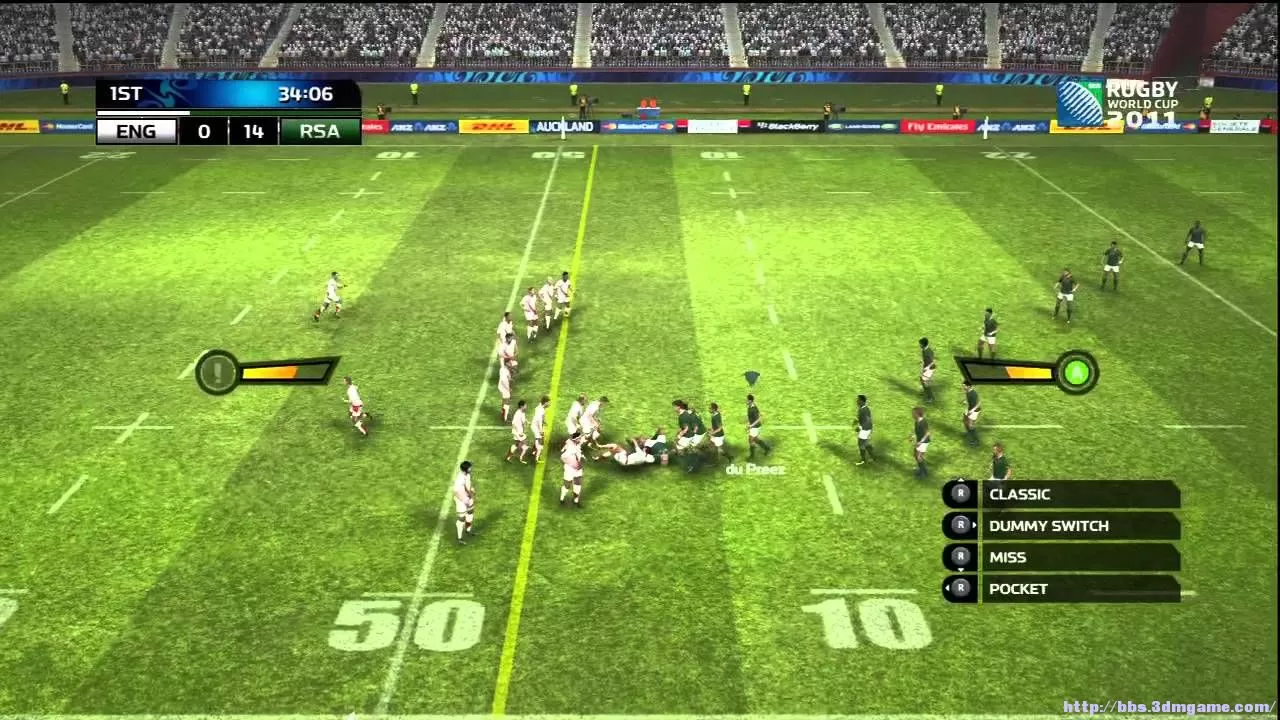Expand the left arrow next to Pocket
This screenshot has height=720, width=1280.
click(947, 588)
